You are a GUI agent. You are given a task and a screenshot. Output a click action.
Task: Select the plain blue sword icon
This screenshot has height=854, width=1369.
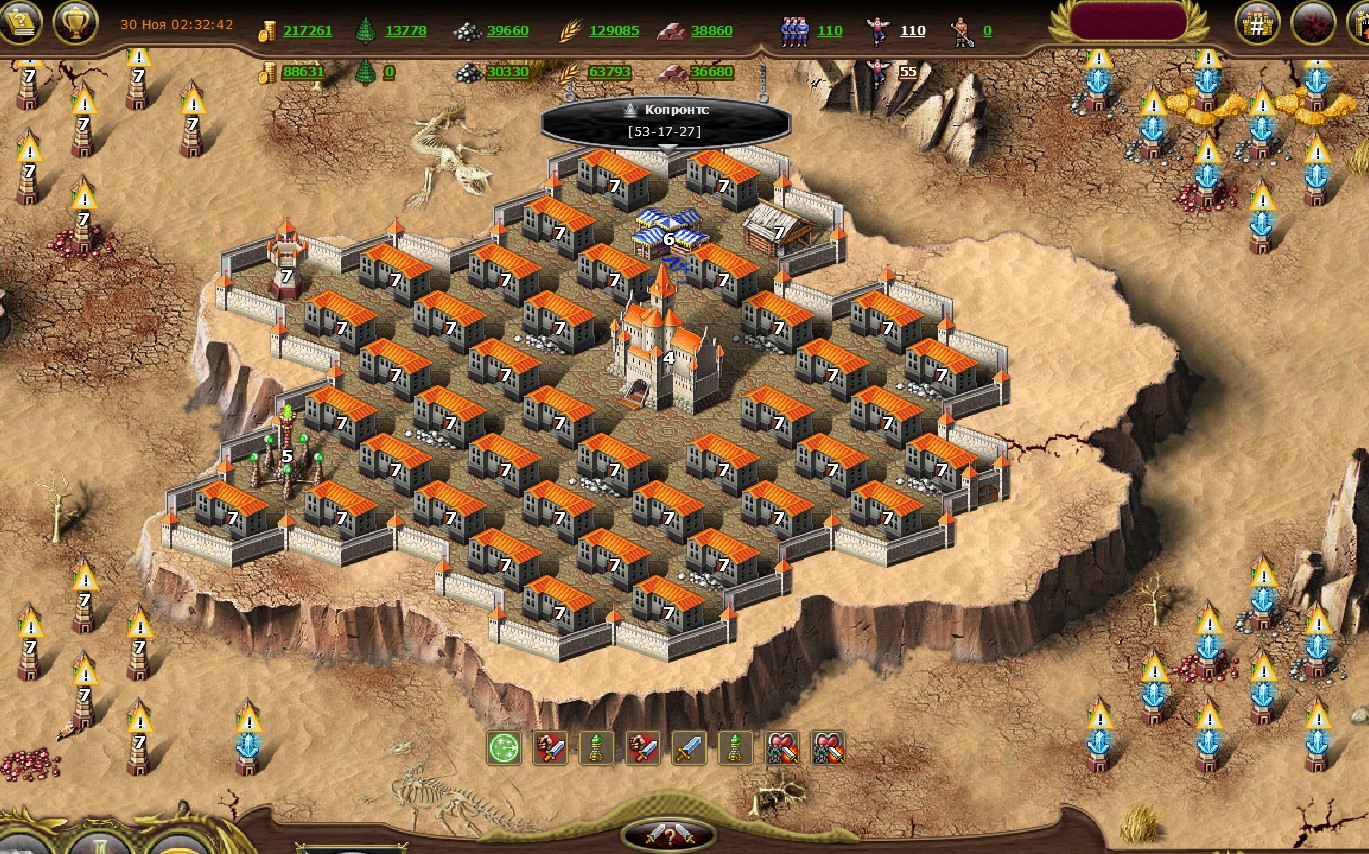[x=688, y=747]
